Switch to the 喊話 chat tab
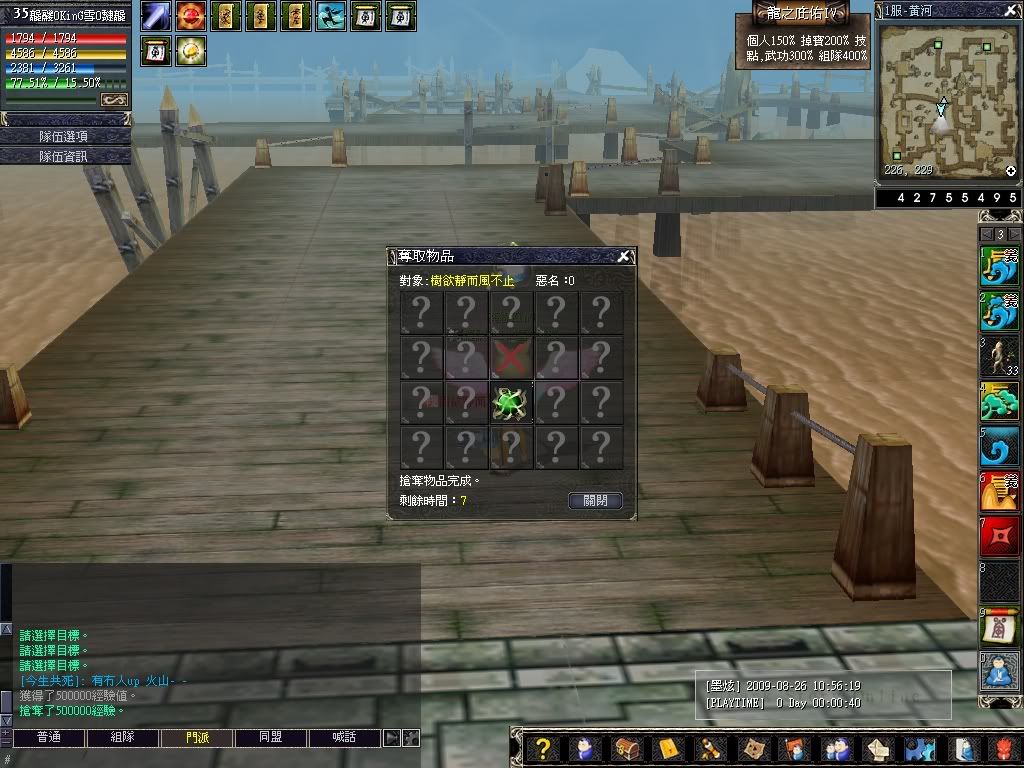Screen dimensions: 1024x768 point(344,738)
